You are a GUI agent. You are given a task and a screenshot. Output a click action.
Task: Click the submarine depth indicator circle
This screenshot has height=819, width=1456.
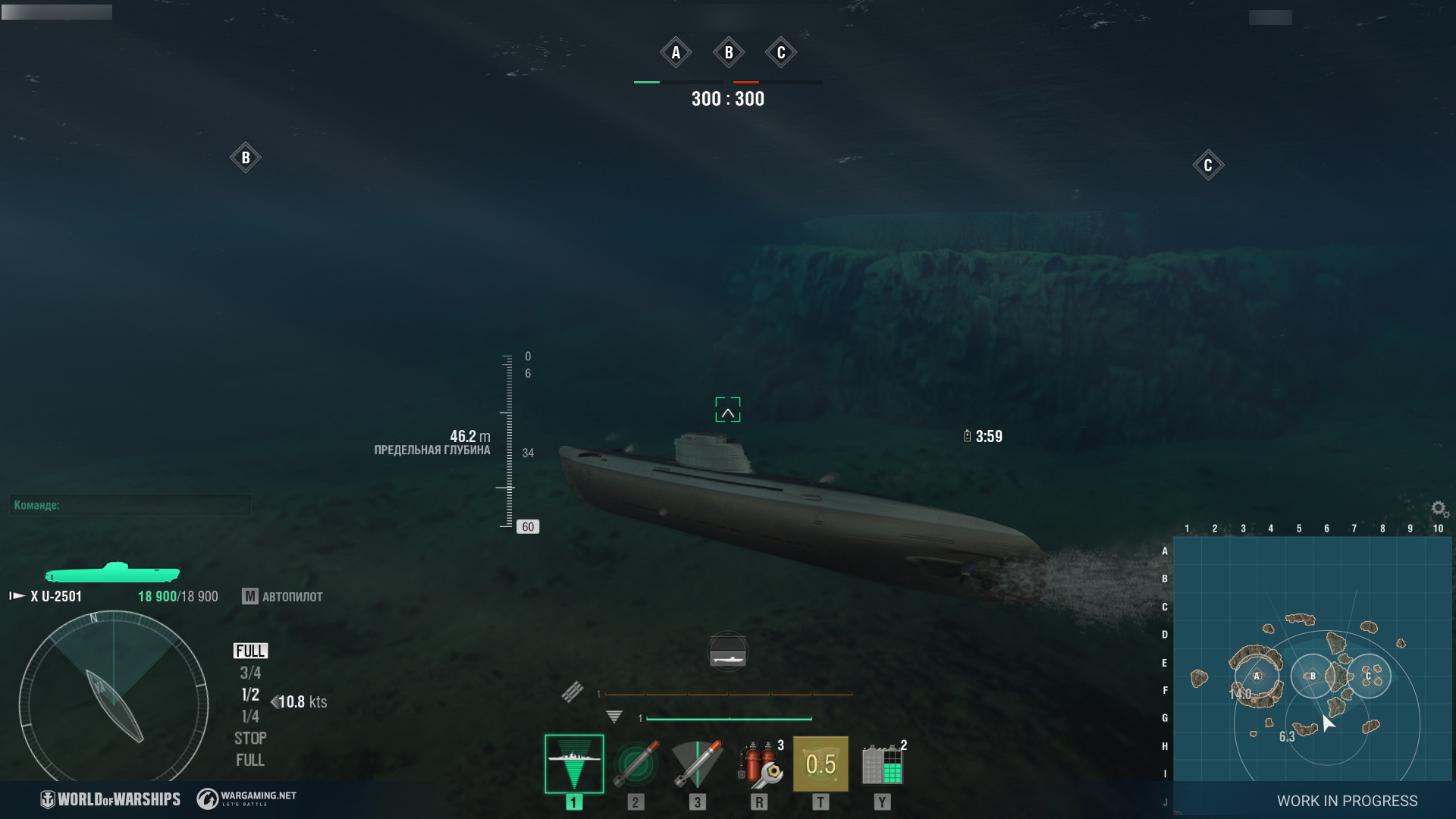coord(728,652)
